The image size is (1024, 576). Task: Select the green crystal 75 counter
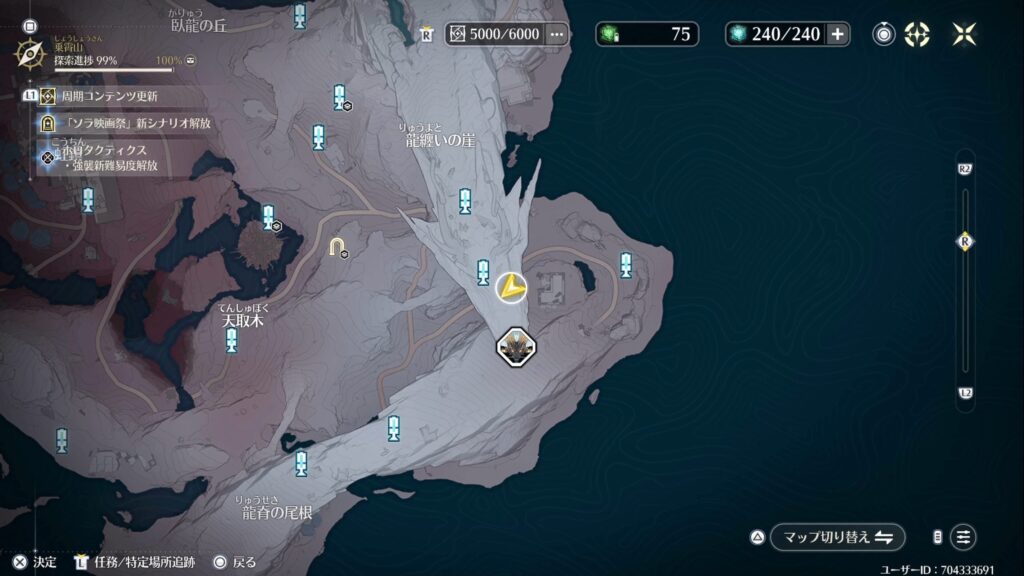pyautogui.click(x=647, y=34)
